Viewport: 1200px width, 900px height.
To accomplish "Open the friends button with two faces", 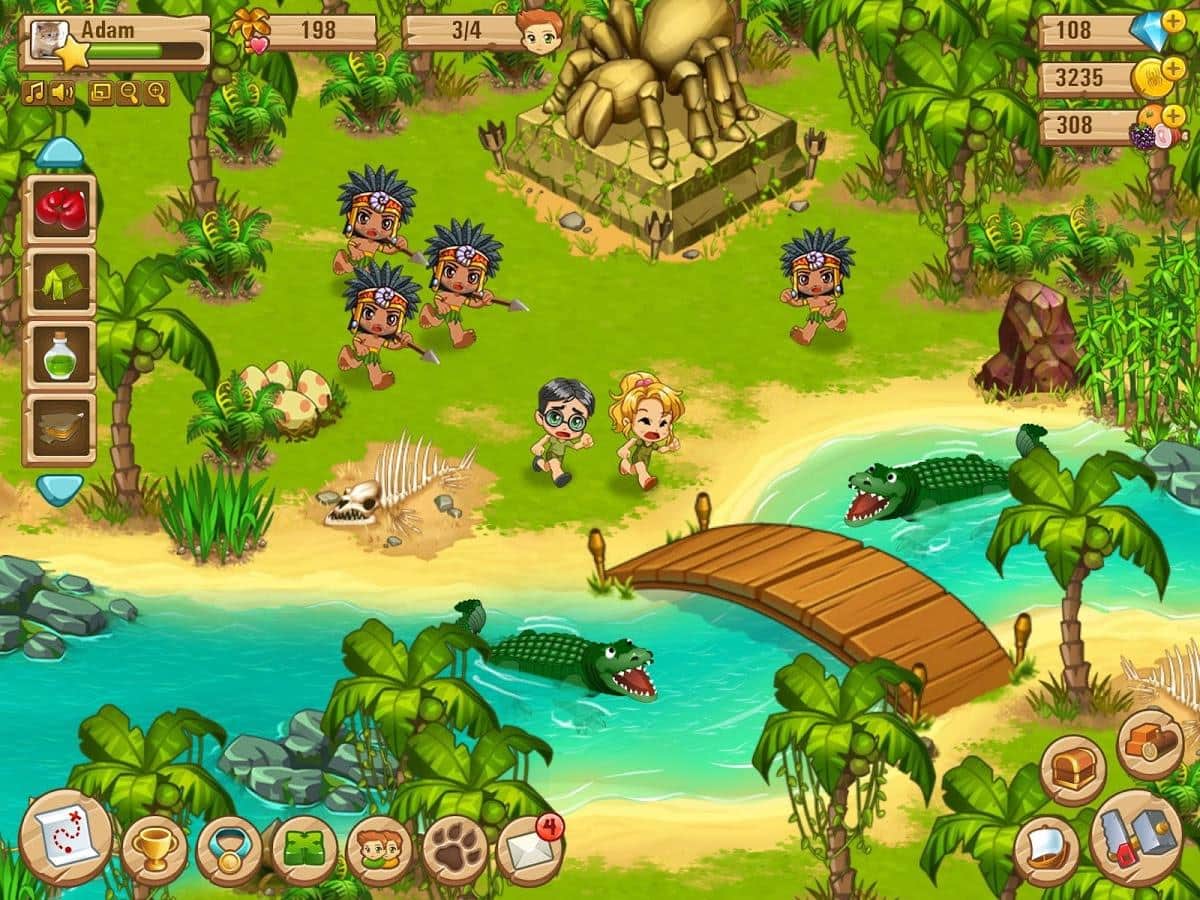I will (x=380, y=851).
